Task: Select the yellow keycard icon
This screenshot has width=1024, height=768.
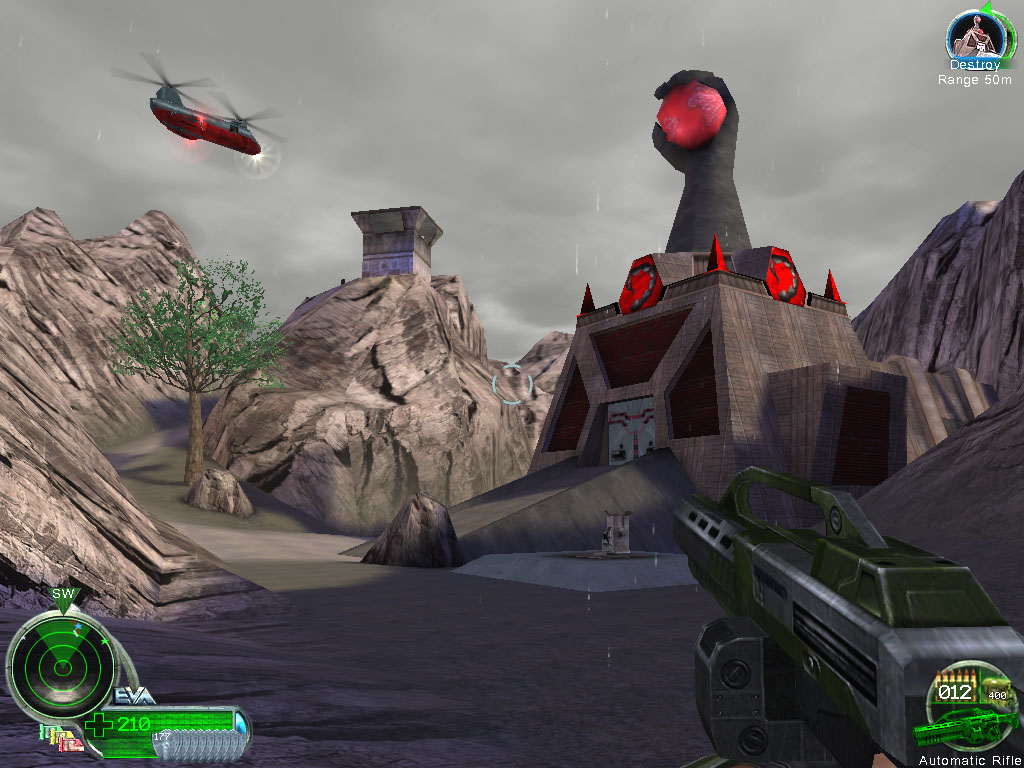Action: (52, 738)
